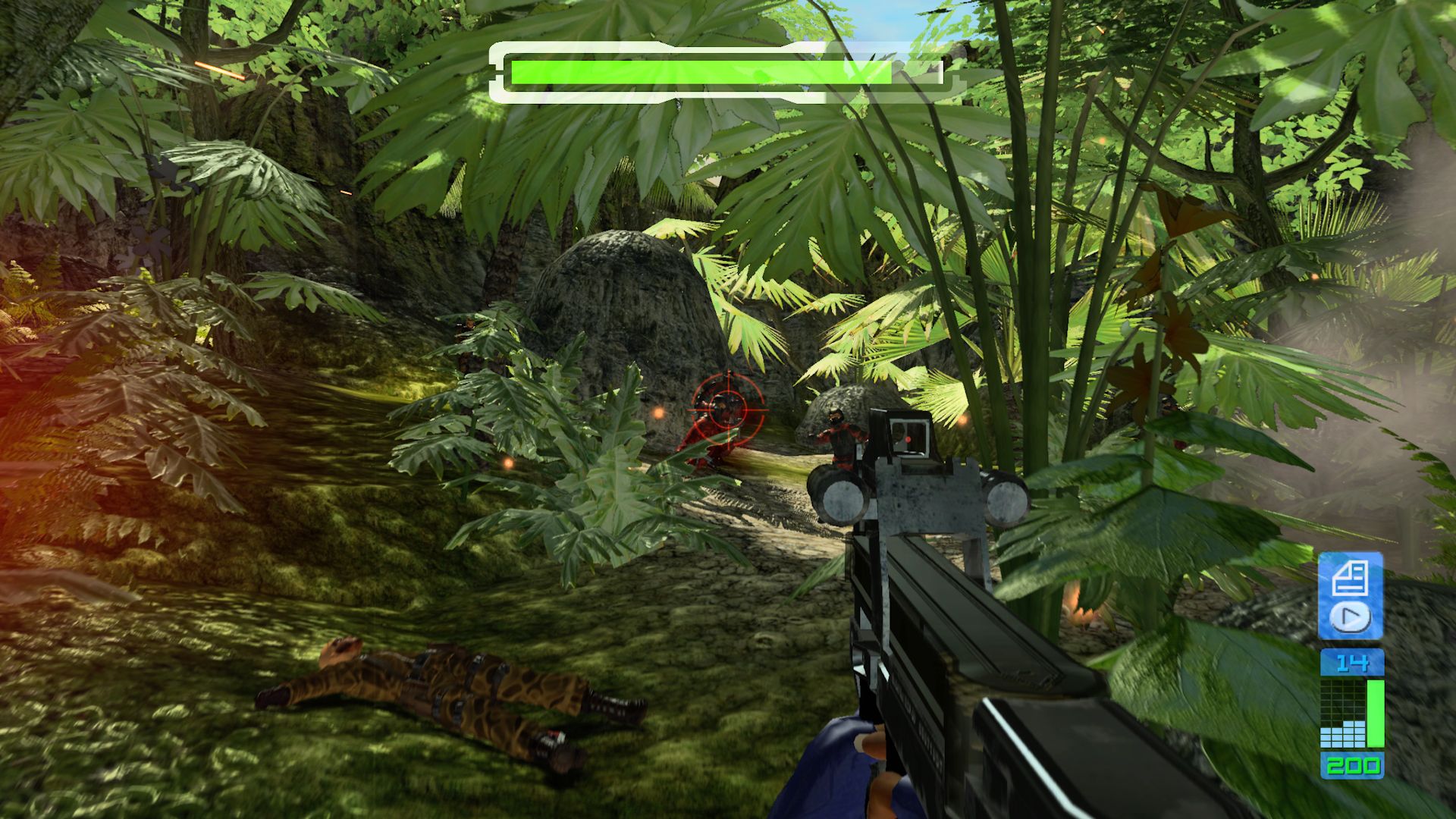Open the mission objectives document icon
The width and height of the screenshot is (1456, 819).
coord(1349,579)
